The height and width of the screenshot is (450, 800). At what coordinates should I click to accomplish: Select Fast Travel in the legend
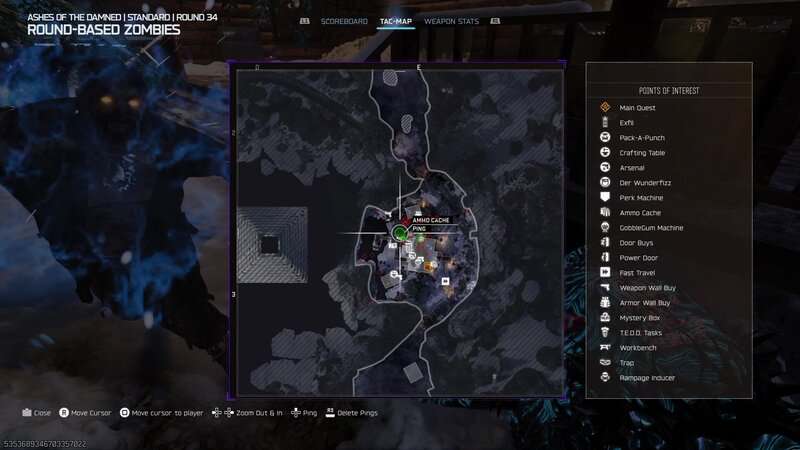click(x=638, y=272)
